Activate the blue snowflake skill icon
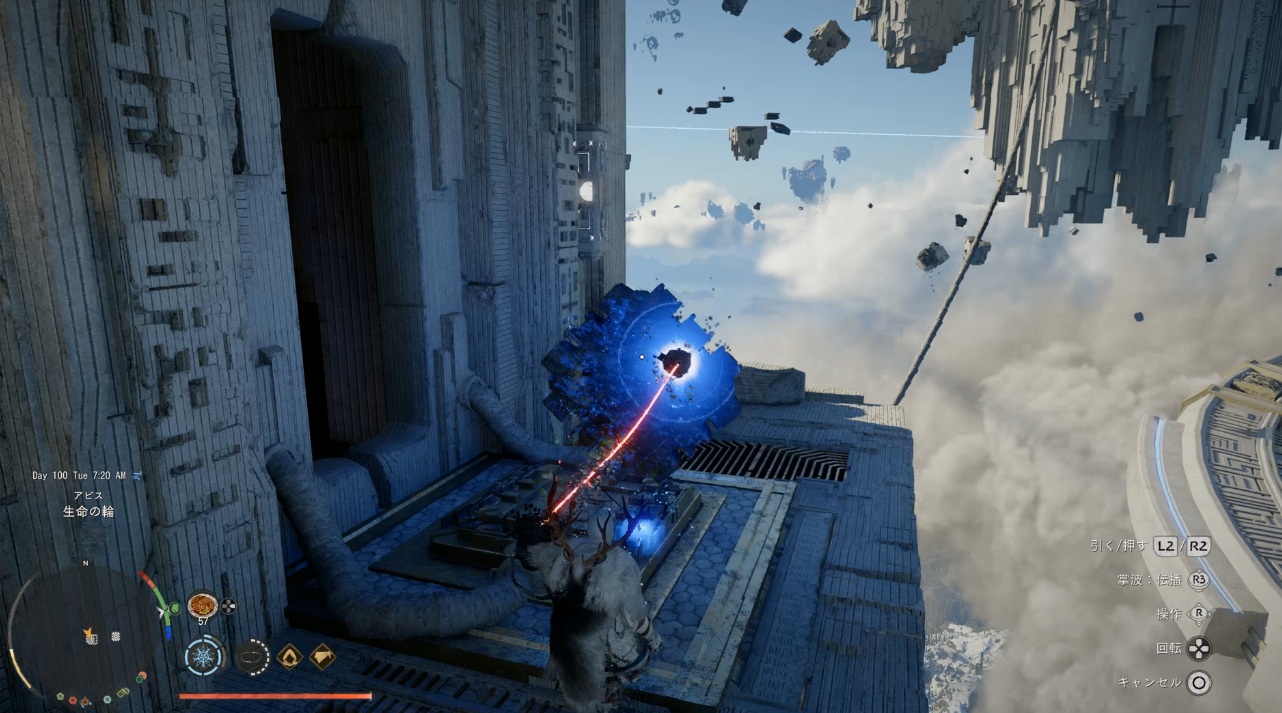This screenshot has height=713, width=1282. click(204, 657)
